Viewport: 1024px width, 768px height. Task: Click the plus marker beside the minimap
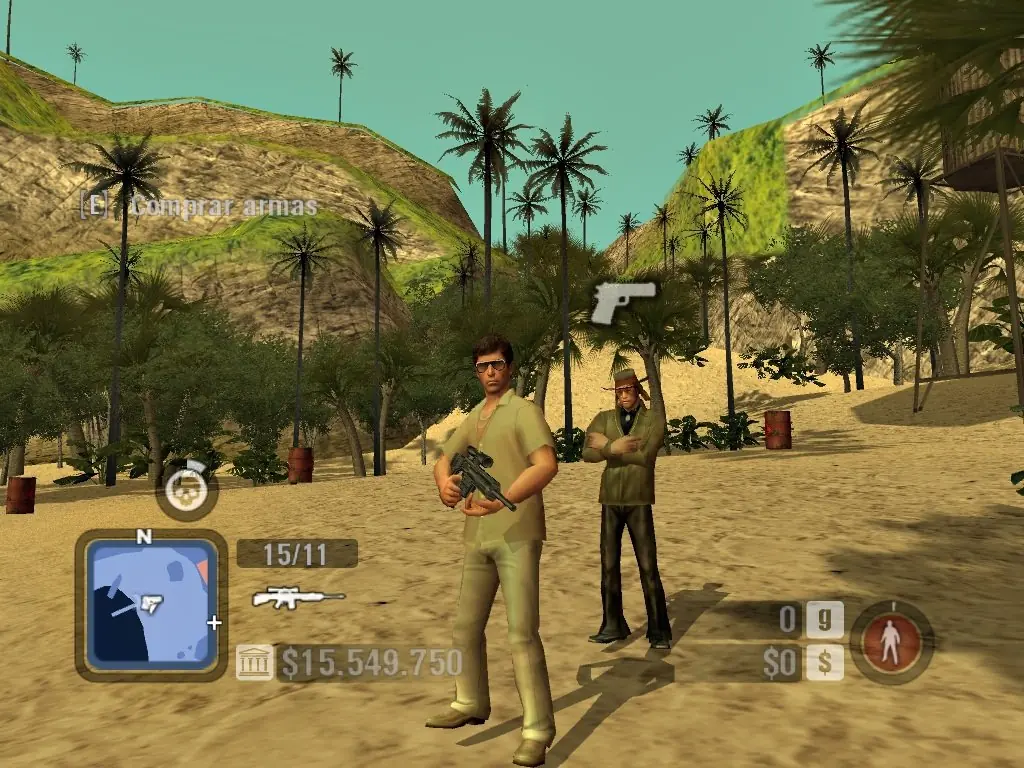coord(213,622)
